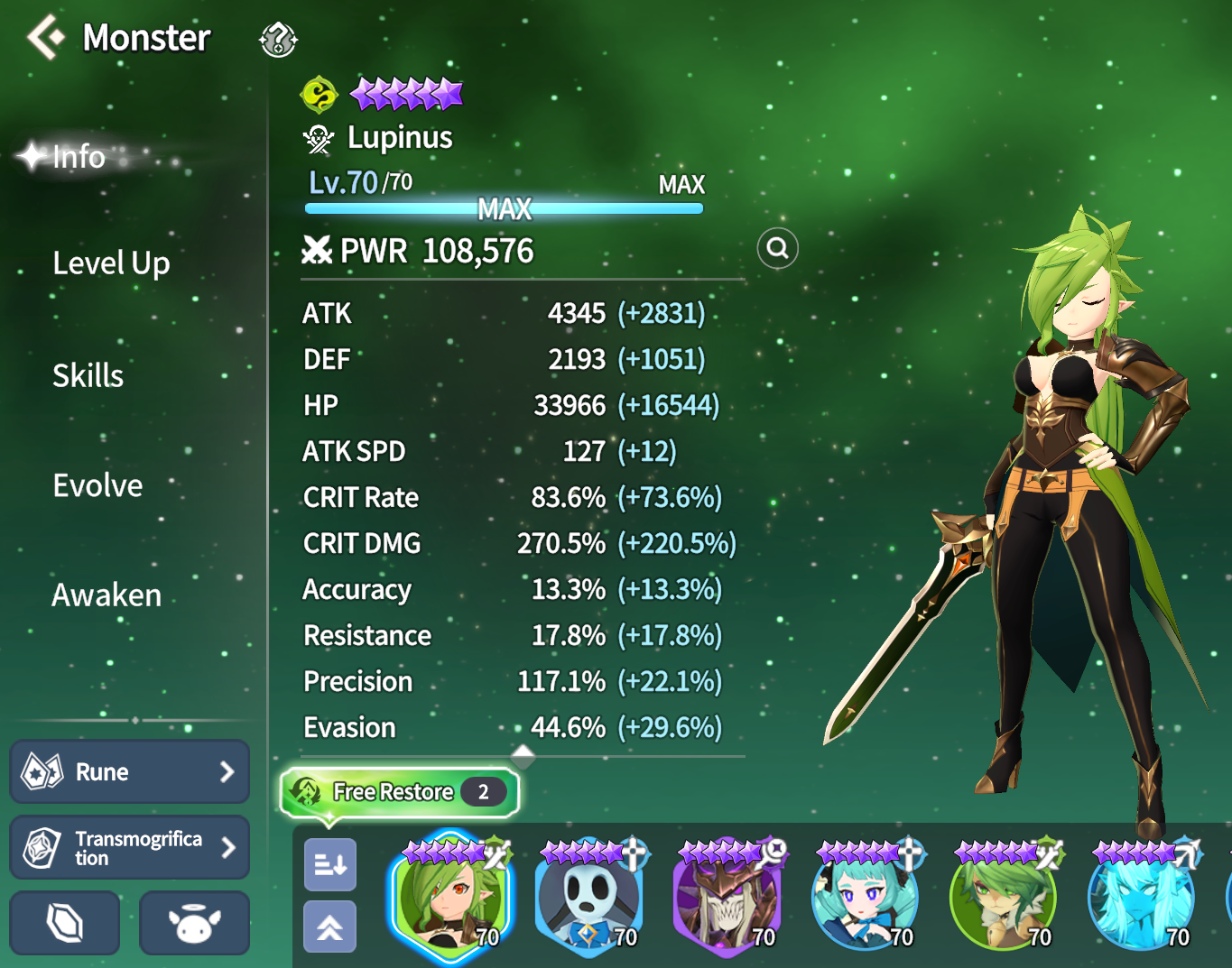Switch to the Info tab
The width and height of the screenshot is (1232, 968).
click(79, 157)
